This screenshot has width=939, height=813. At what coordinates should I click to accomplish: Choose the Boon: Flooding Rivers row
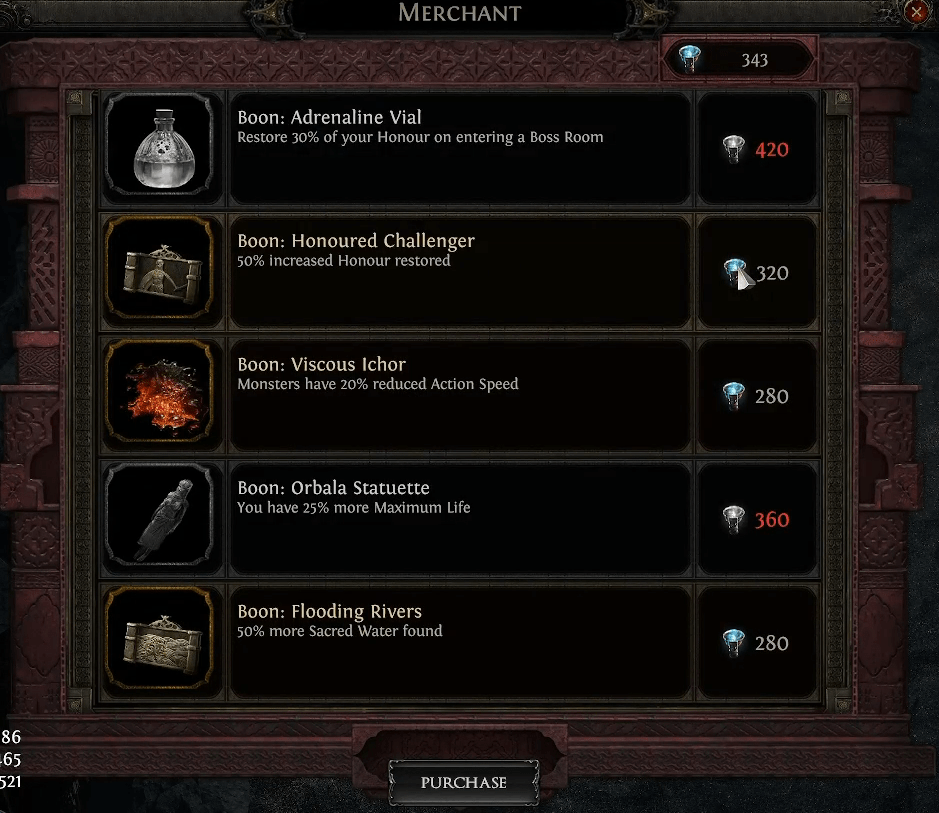460,642
